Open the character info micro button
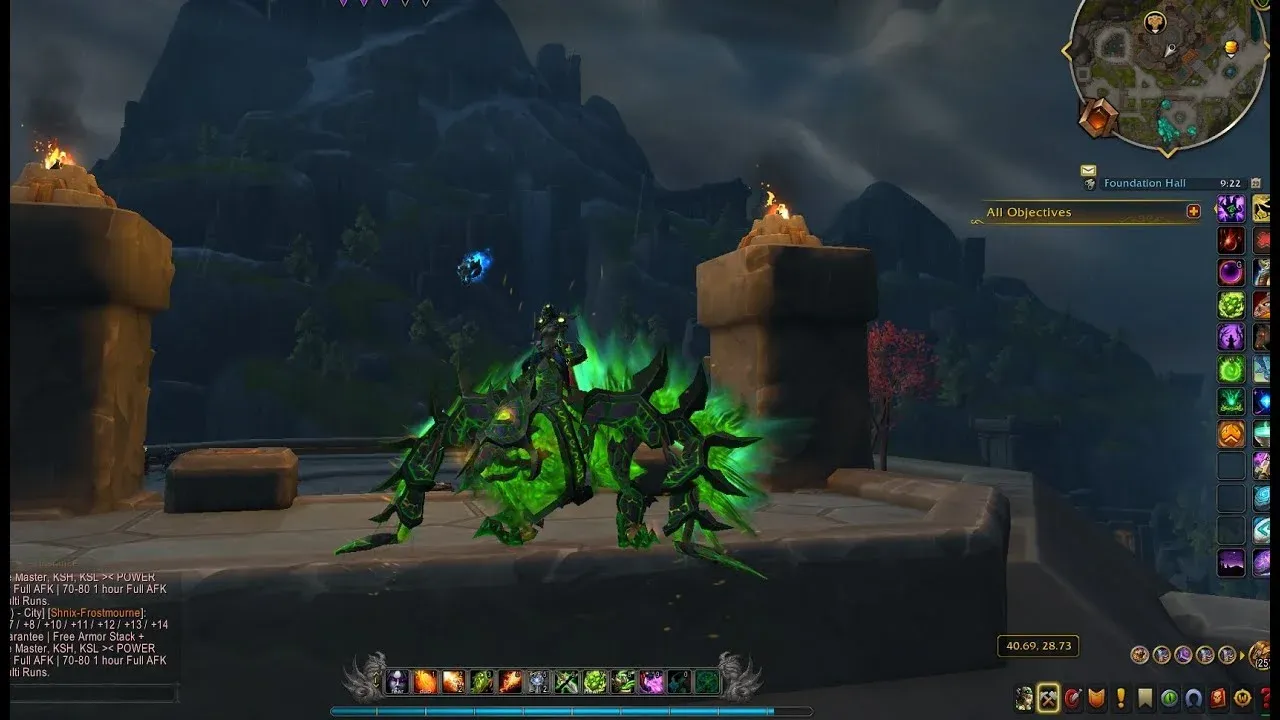The width and height of the screenshot is (1280, 720). (x=1024, y=698)
